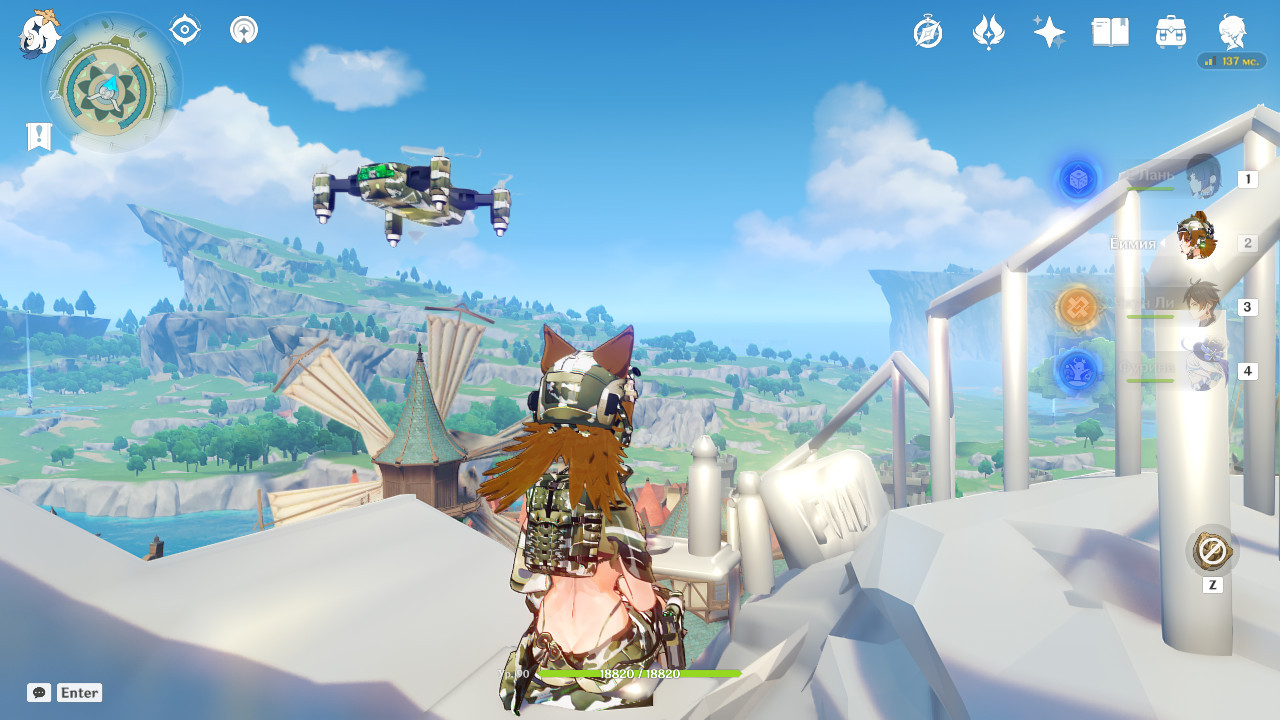Viewport: 1280px width, 720px height.
Task: Open the Adventurer Handbook wings icon
Action: tap(988, 32)
